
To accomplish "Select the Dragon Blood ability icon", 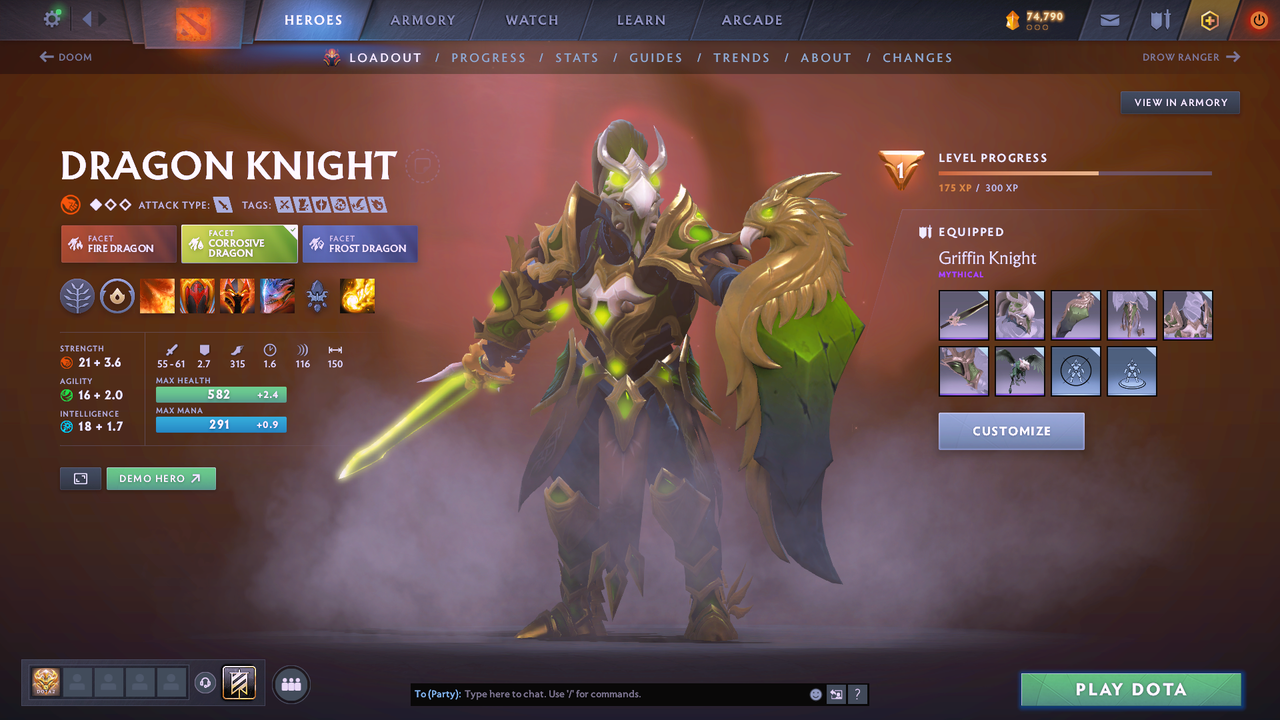I will [x=237, y=296].
